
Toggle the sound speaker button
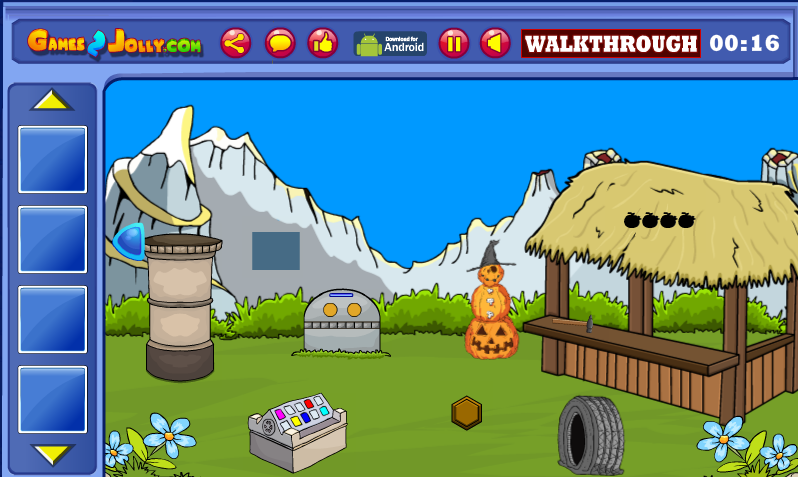click(495, 43)
